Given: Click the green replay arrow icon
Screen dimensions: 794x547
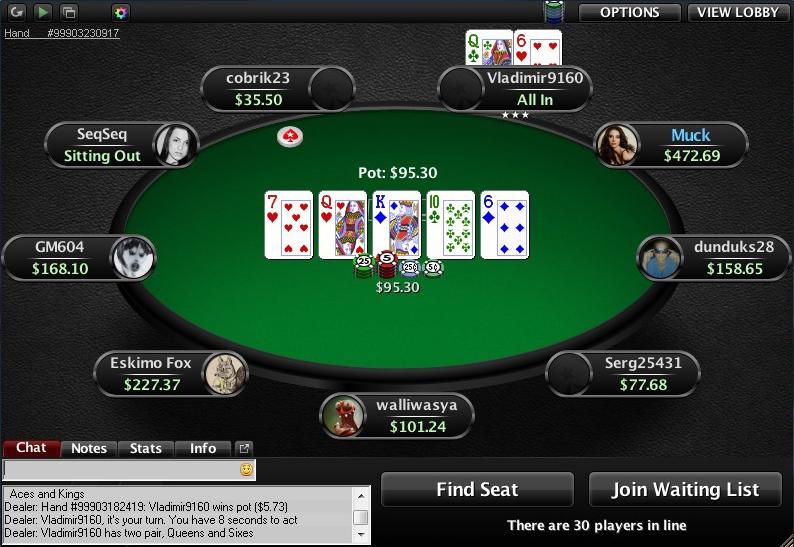Looking at the screenshot, I should 43,12.
